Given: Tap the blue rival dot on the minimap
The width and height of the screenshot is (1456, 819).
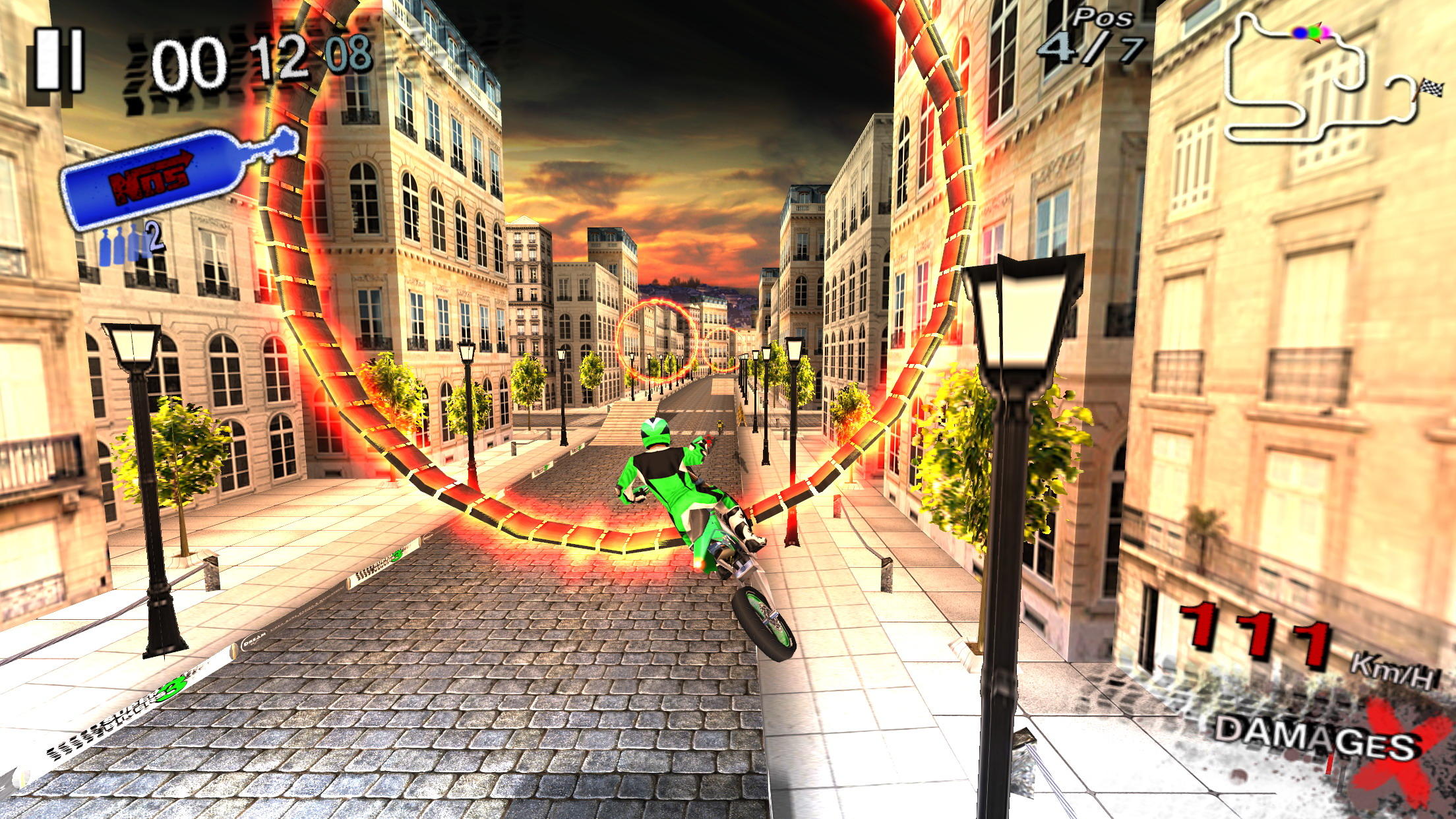Looking at the screenshot, I should click(x=1300, y=32).
